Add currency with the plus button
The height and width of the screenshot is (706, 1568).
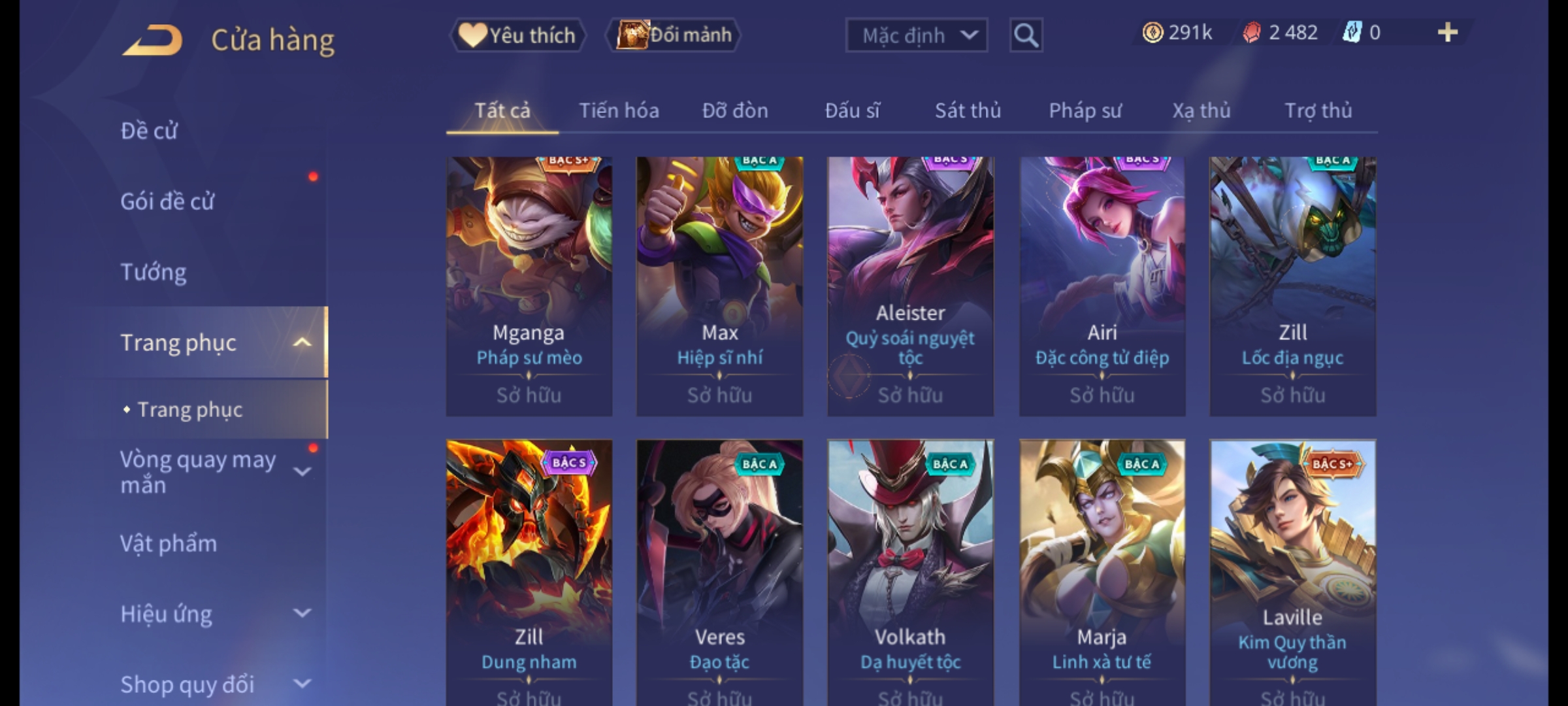[1447, 33]
